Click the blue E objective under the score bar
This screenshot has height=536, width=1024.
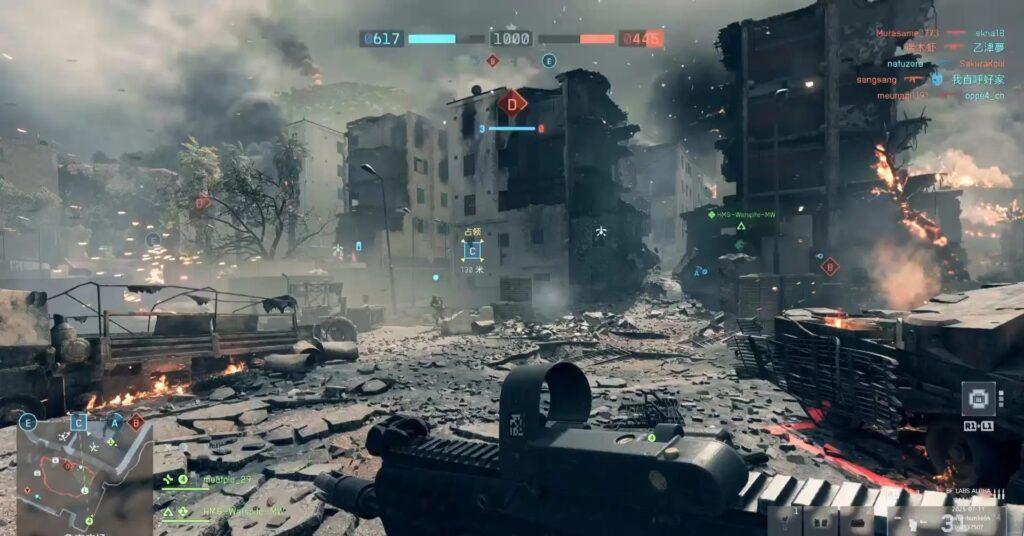(x=548, y=61)
